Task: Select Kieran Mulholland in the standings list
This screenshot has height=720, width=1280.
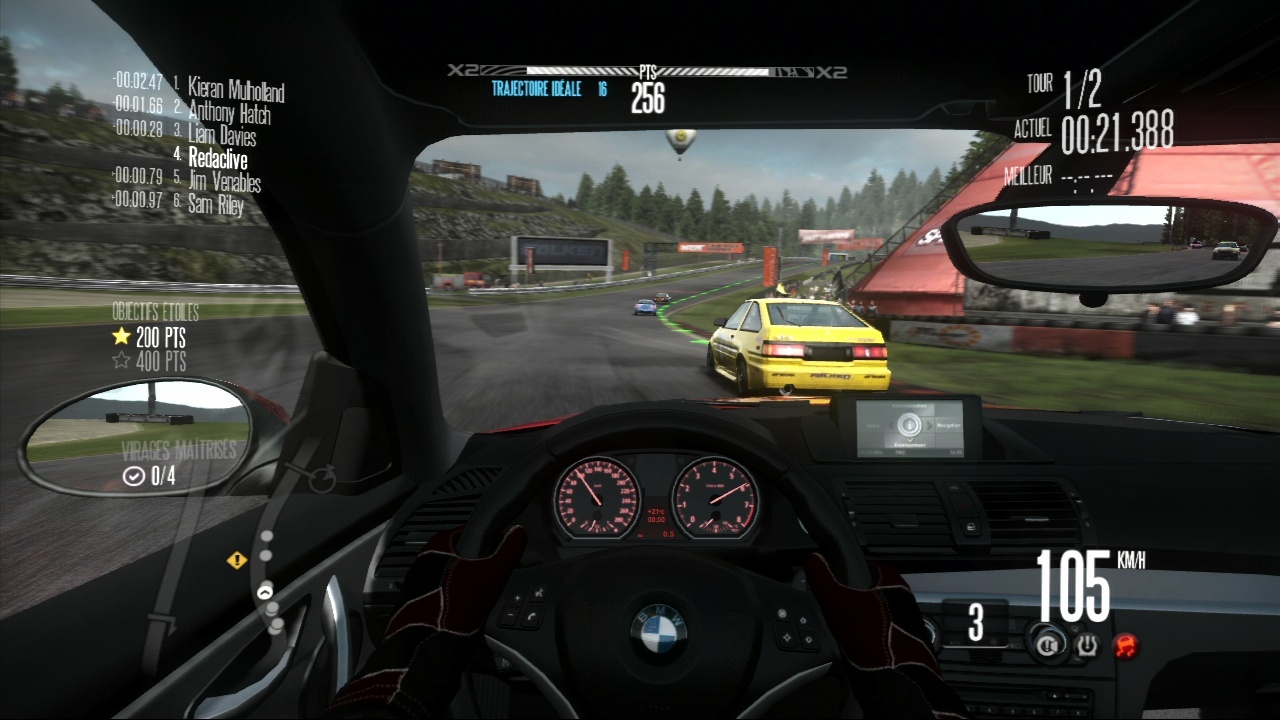Action: pos(235,91)
